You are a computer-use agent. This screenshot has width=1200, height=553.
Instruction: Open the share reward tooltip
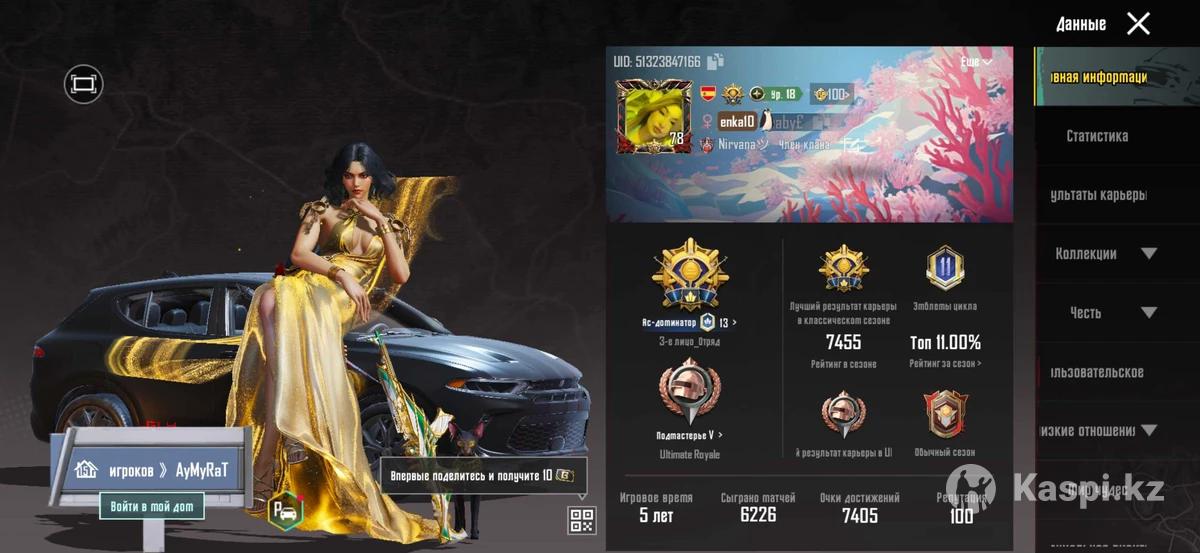482,475
